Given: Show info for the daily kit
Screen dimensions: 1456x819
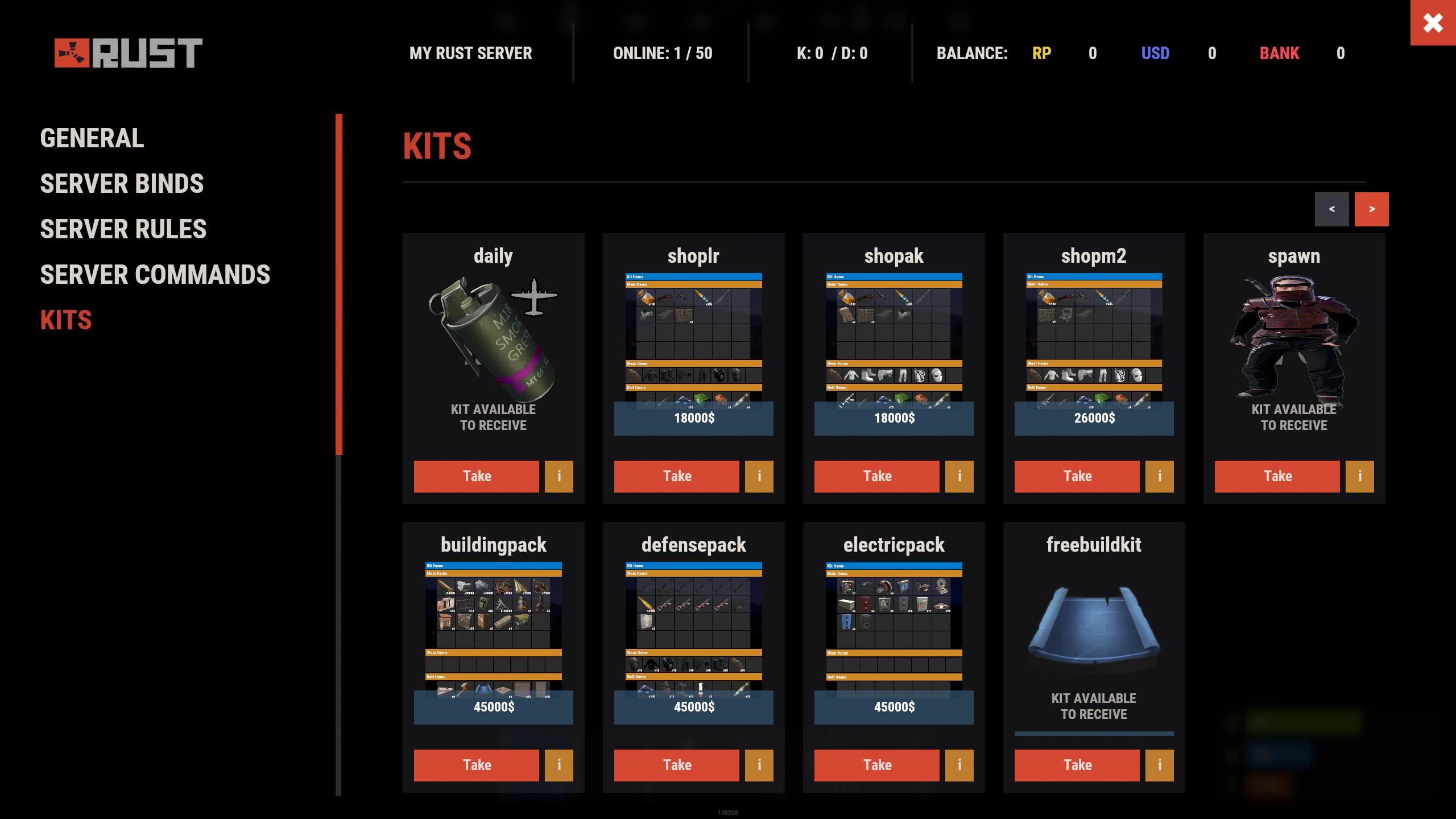Looking at the screenshot, I should coord(559,476).
